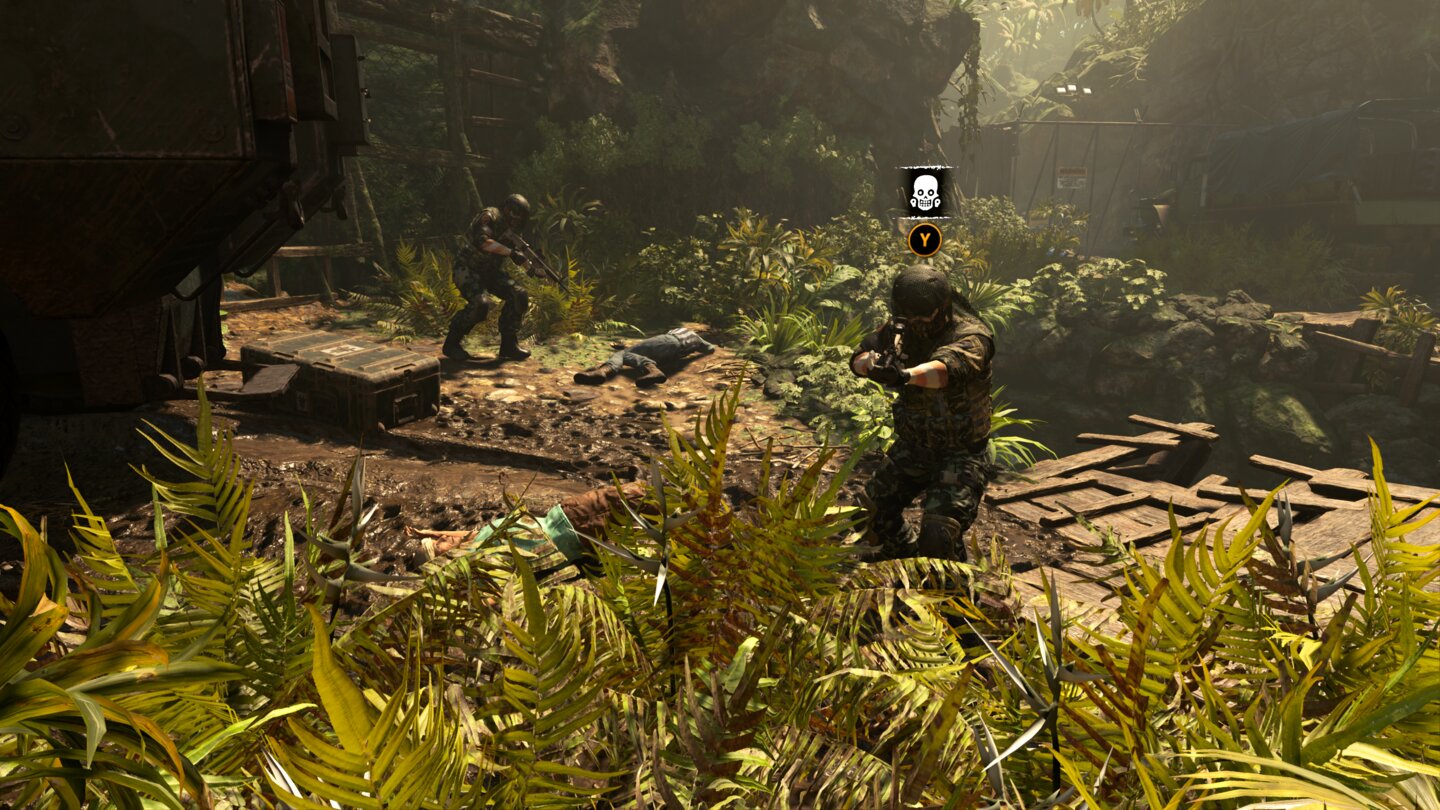Select the rifle held by the distant soldier
1440x810 pixels.
tap(530, 260)
